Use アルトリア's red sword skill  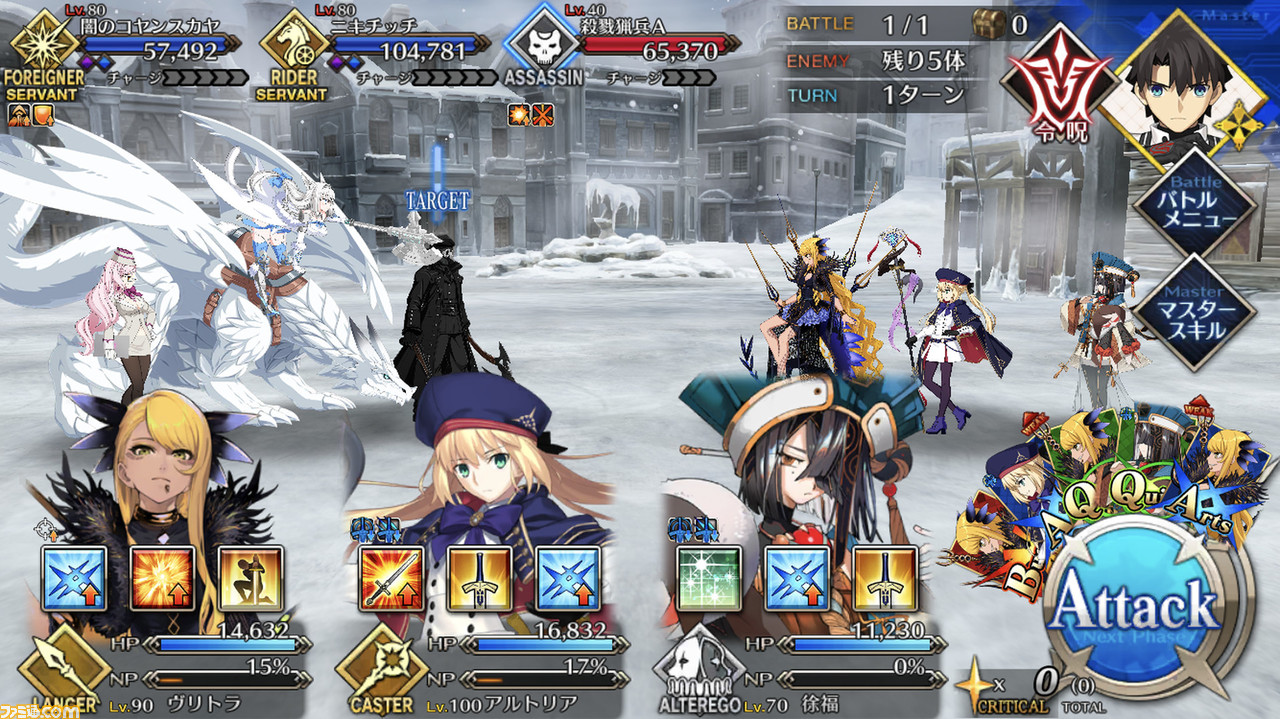(x=391, y=579)
